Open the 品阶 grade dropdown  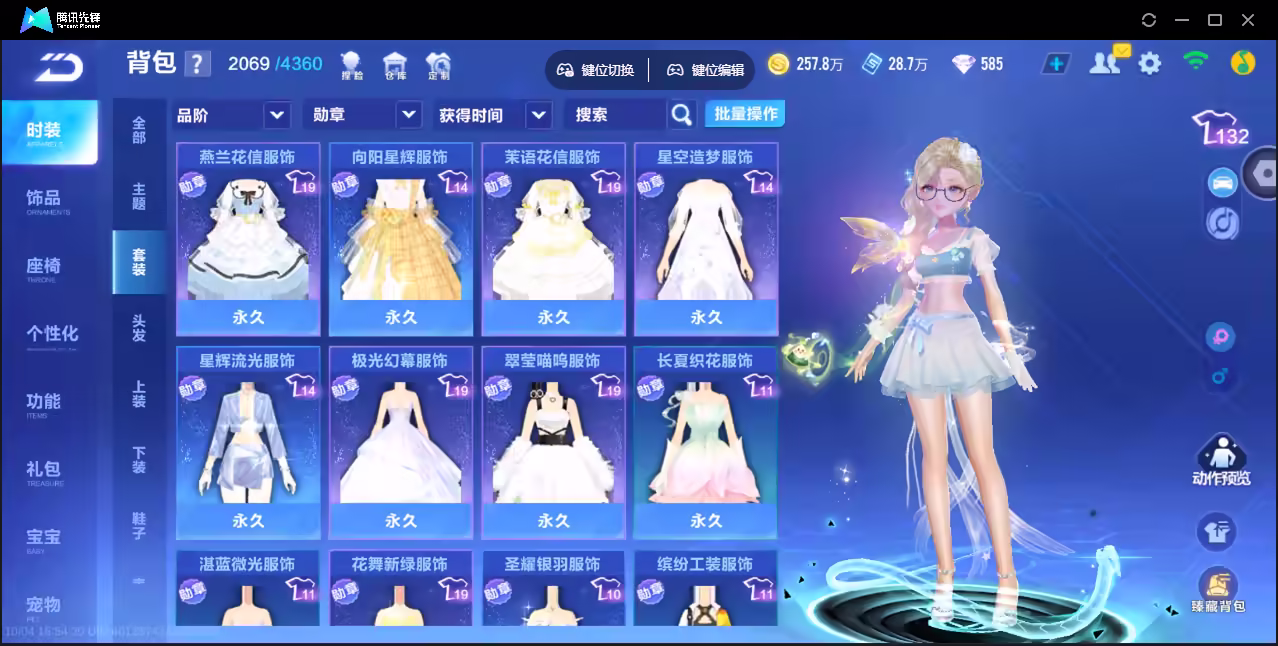(277, 115)
